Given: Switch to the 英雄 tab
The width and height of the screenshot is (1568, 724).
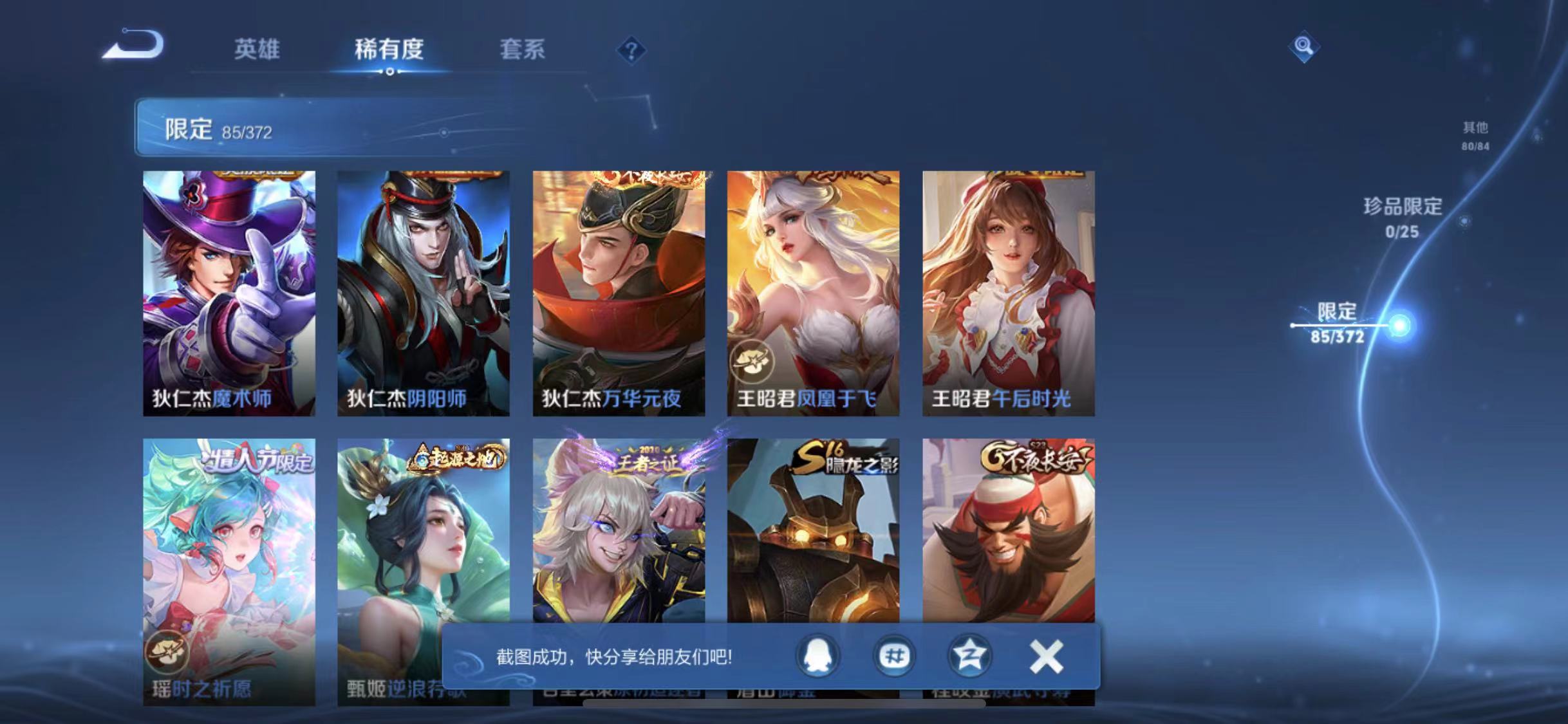Looking at the screenshot, I should [257, 51].
